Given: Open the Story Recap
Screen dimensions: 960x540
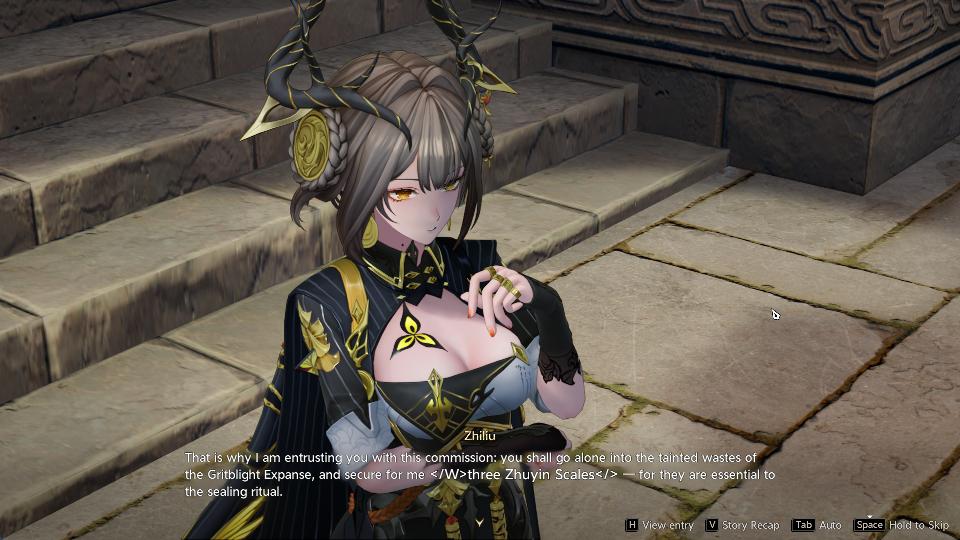Looking at the screenshot, I should pyautogui.click(x=743, y=525).
